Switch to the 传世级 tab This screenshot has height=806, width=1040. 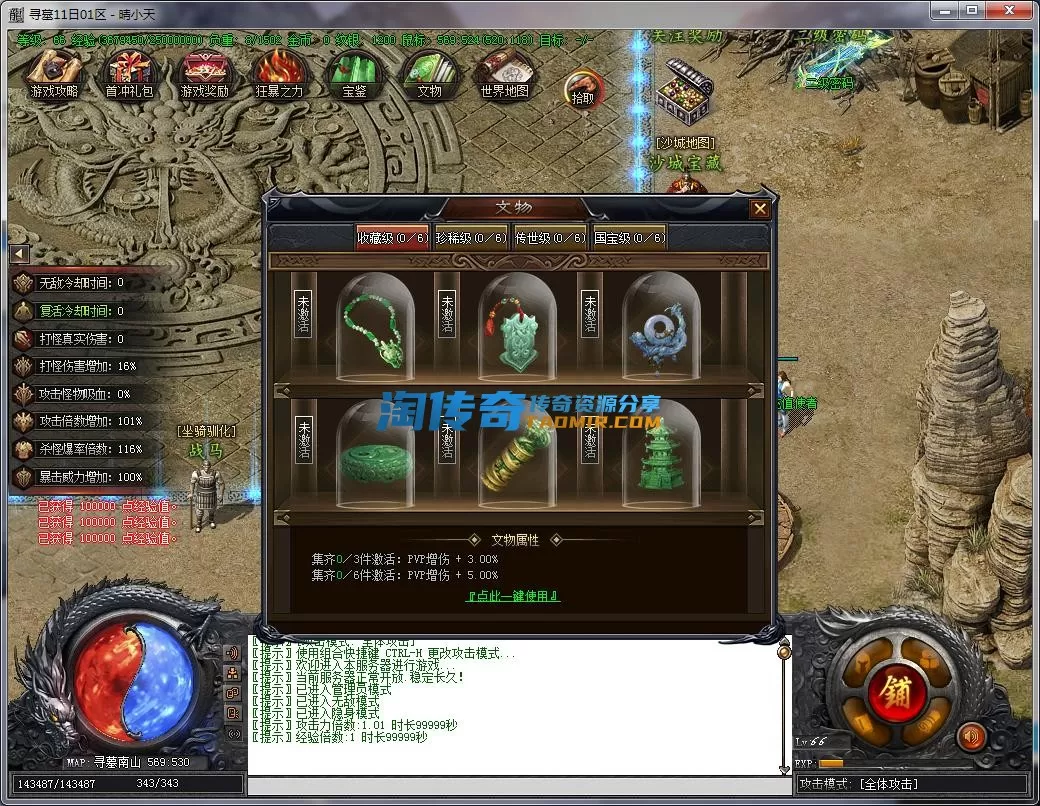pyautogui.click(x=550, y=237)
